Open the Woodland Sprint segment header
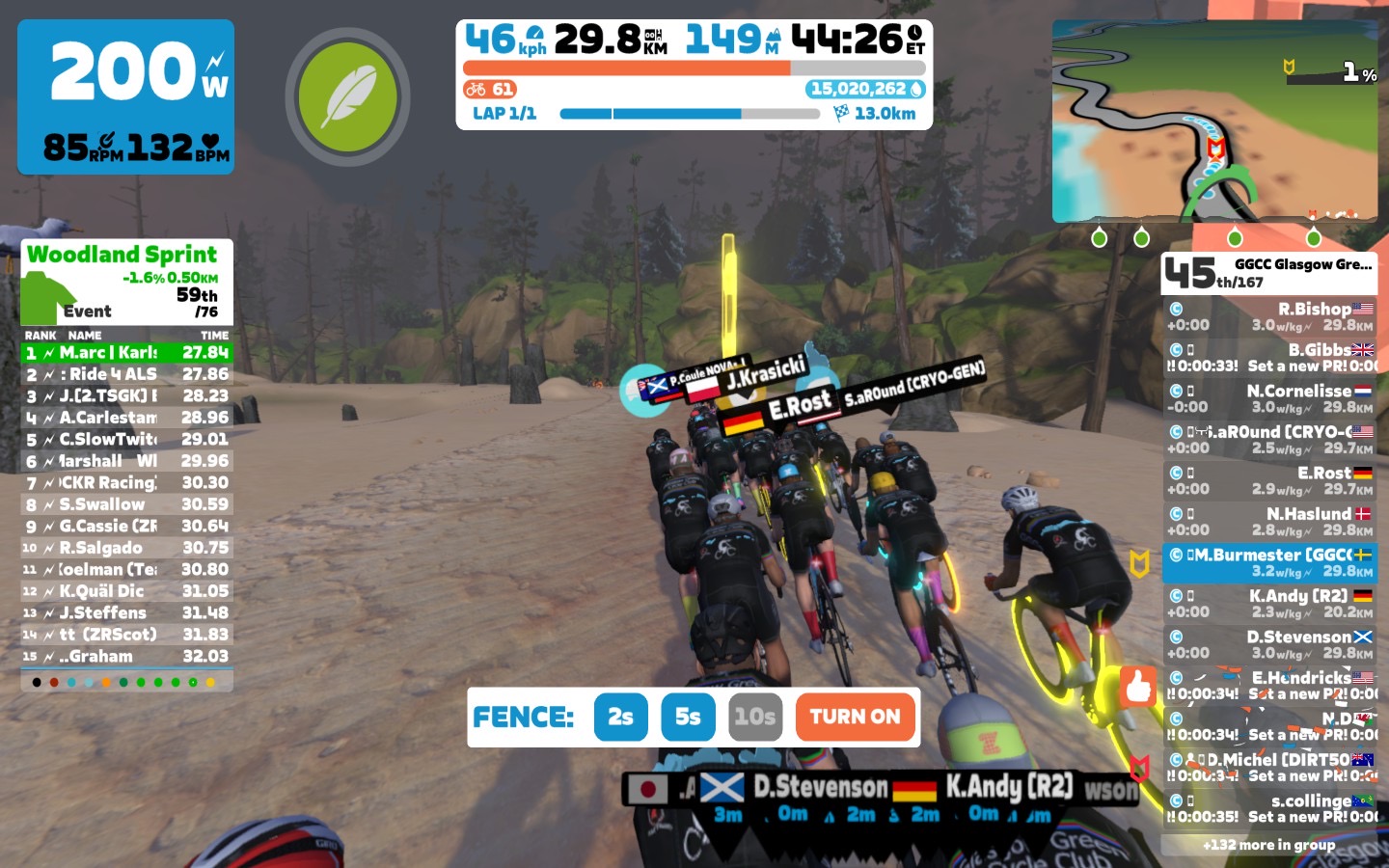 126,282
